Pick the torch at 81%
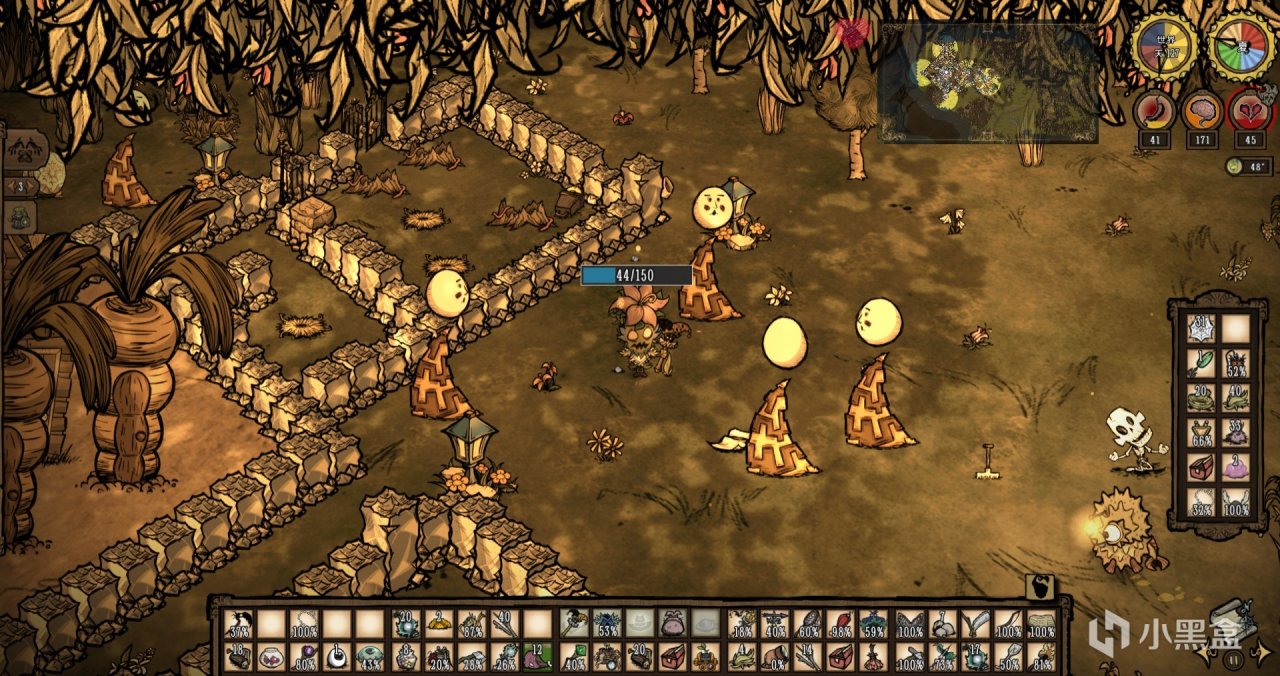The width and height of the screenshot is (1280, 676). [1043, 658]
